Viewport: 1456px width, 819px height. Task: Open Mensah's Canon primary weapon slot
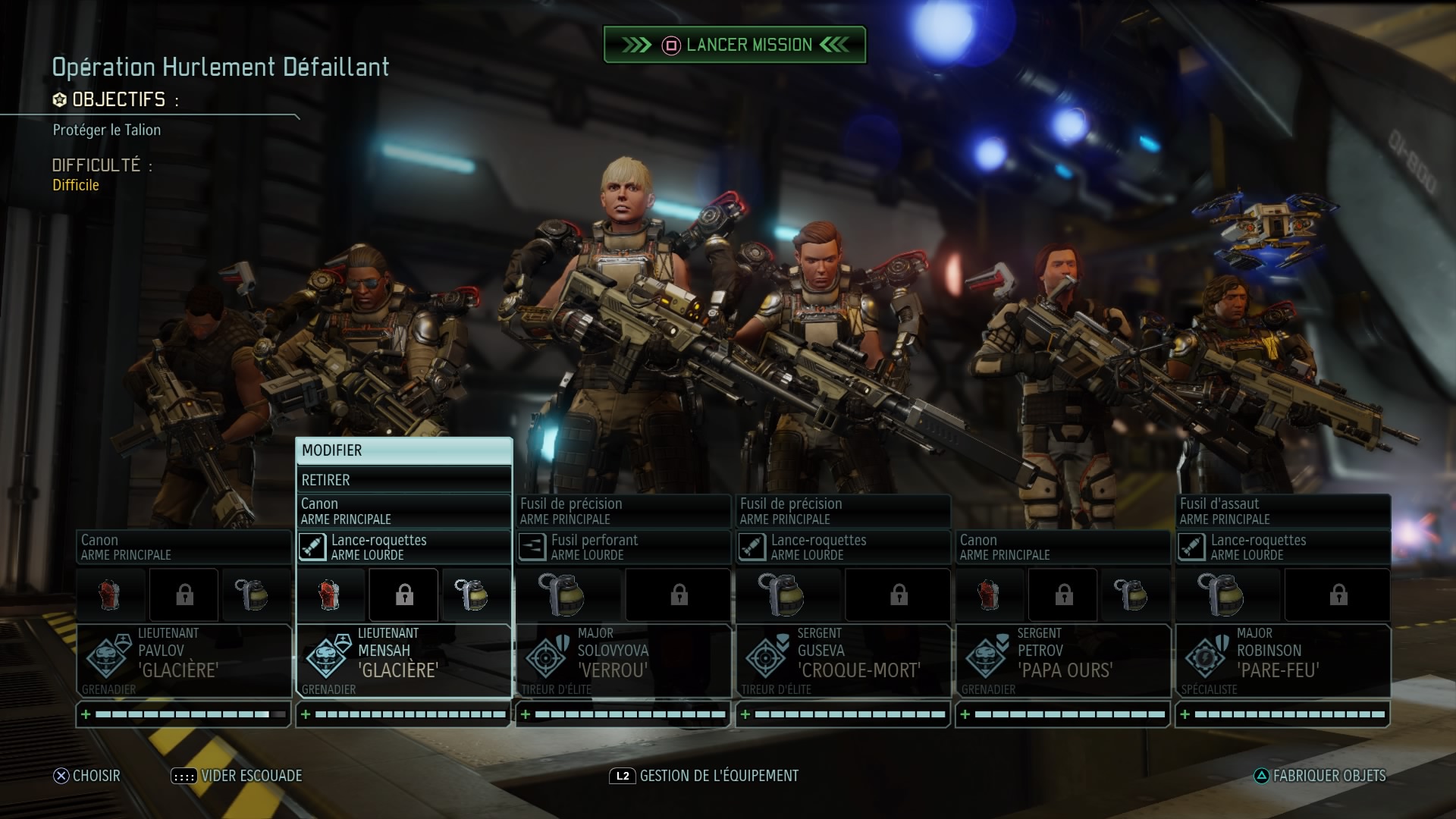(x=403, y=511)
